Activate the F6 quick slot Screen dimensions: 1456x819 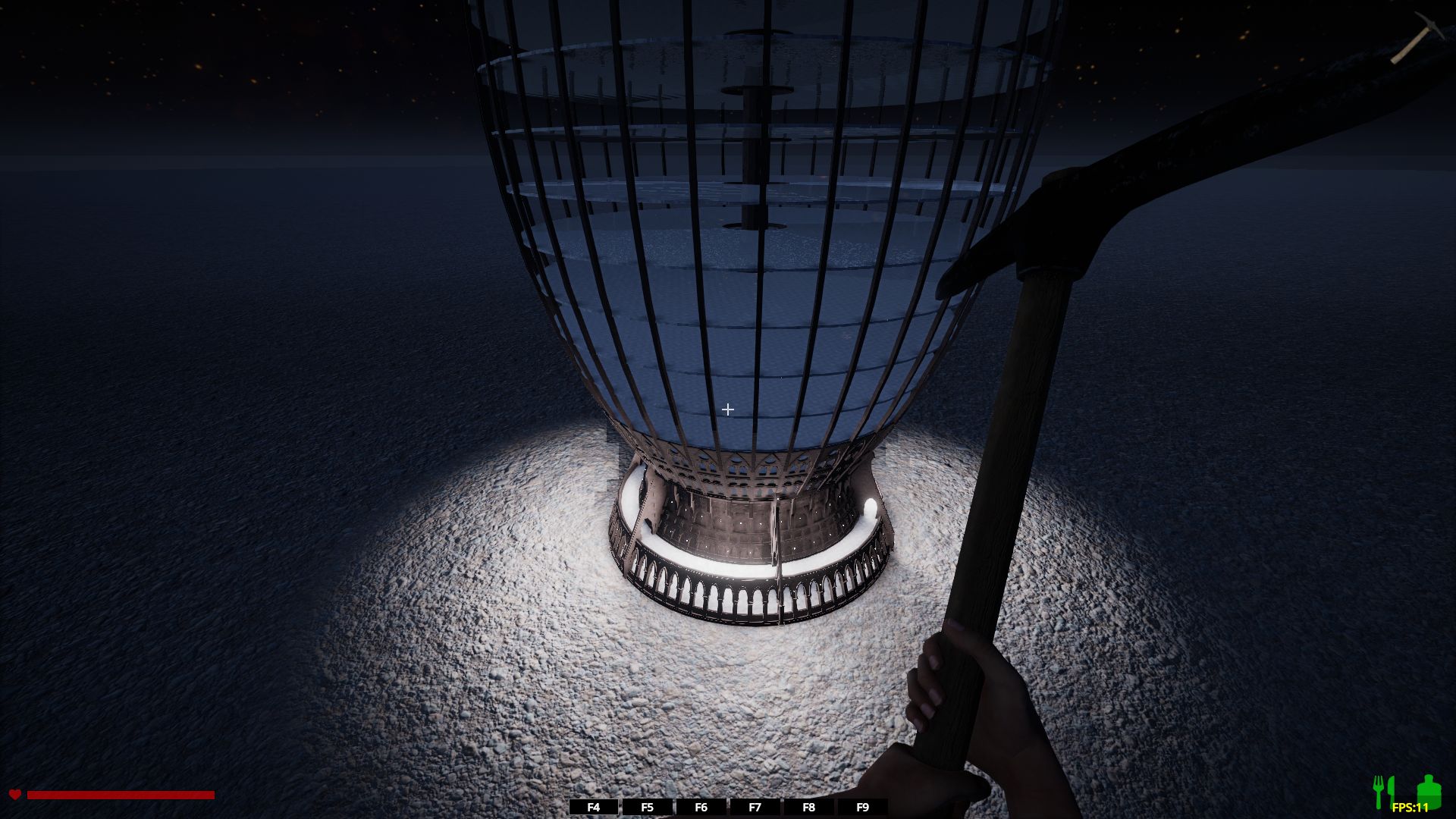(701, 808)
